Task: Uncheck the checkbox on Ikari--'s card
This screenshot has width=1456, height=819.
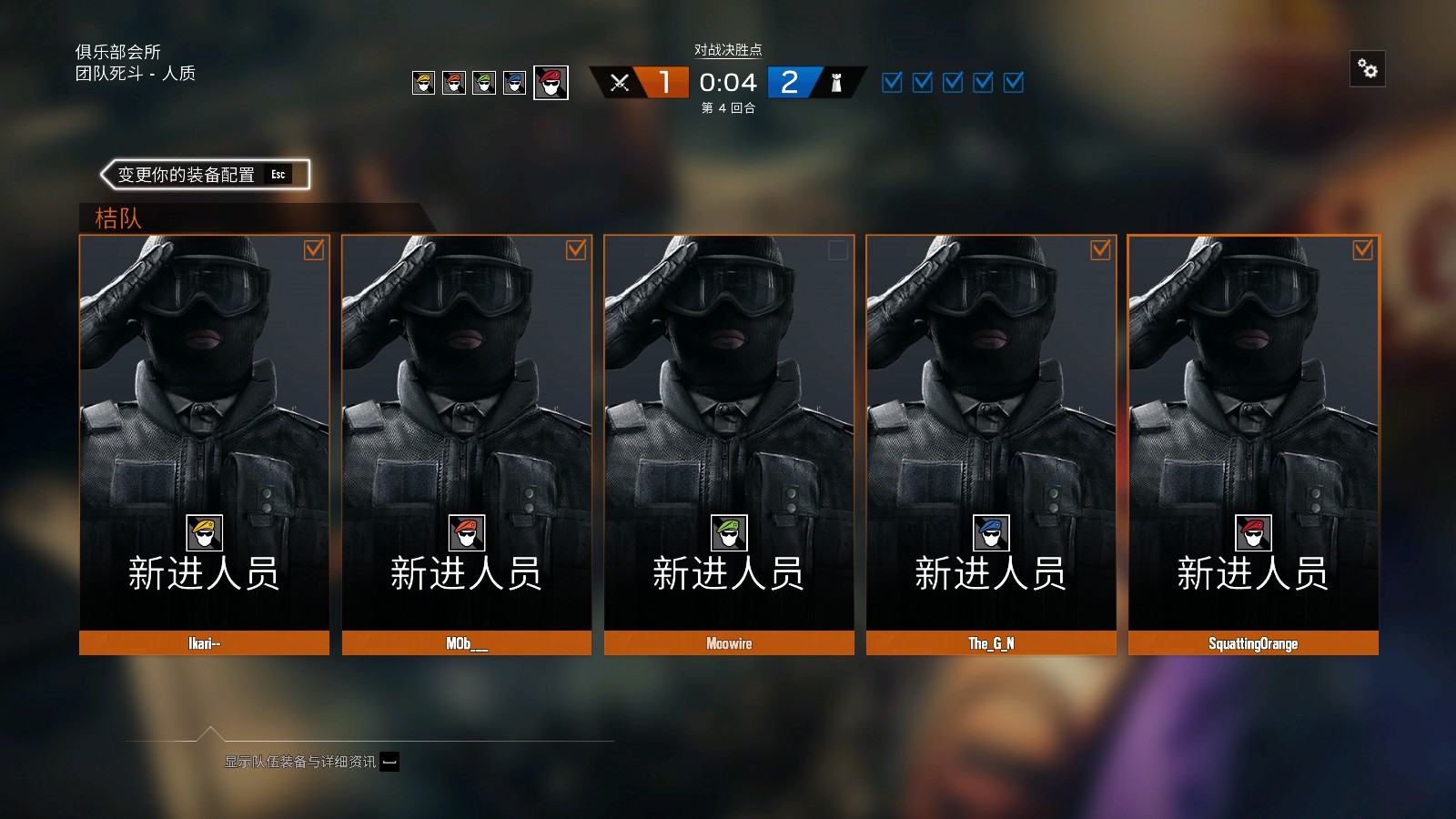Action: [x=315, y=251]
